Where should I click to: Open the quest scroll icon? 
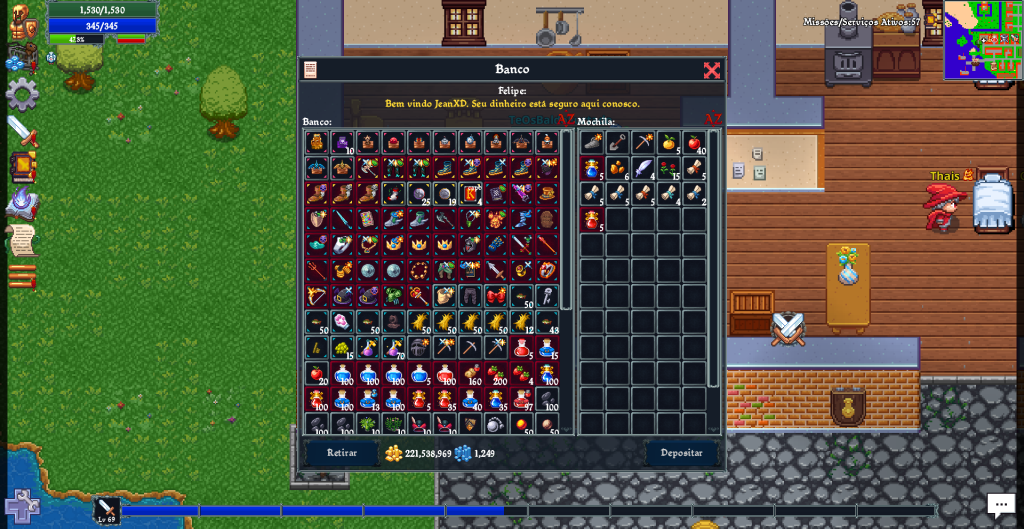[22, 240]
